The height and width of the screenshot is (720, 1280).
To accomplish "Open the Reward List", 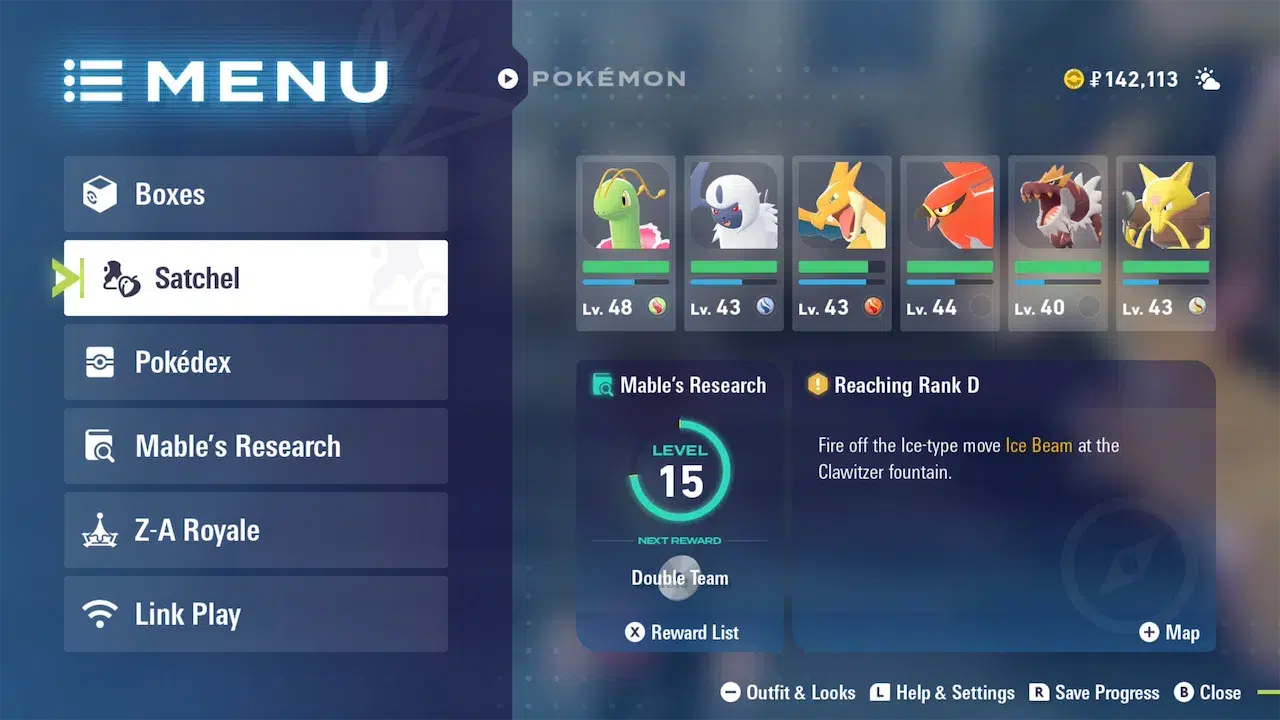I will pos(682,632).
